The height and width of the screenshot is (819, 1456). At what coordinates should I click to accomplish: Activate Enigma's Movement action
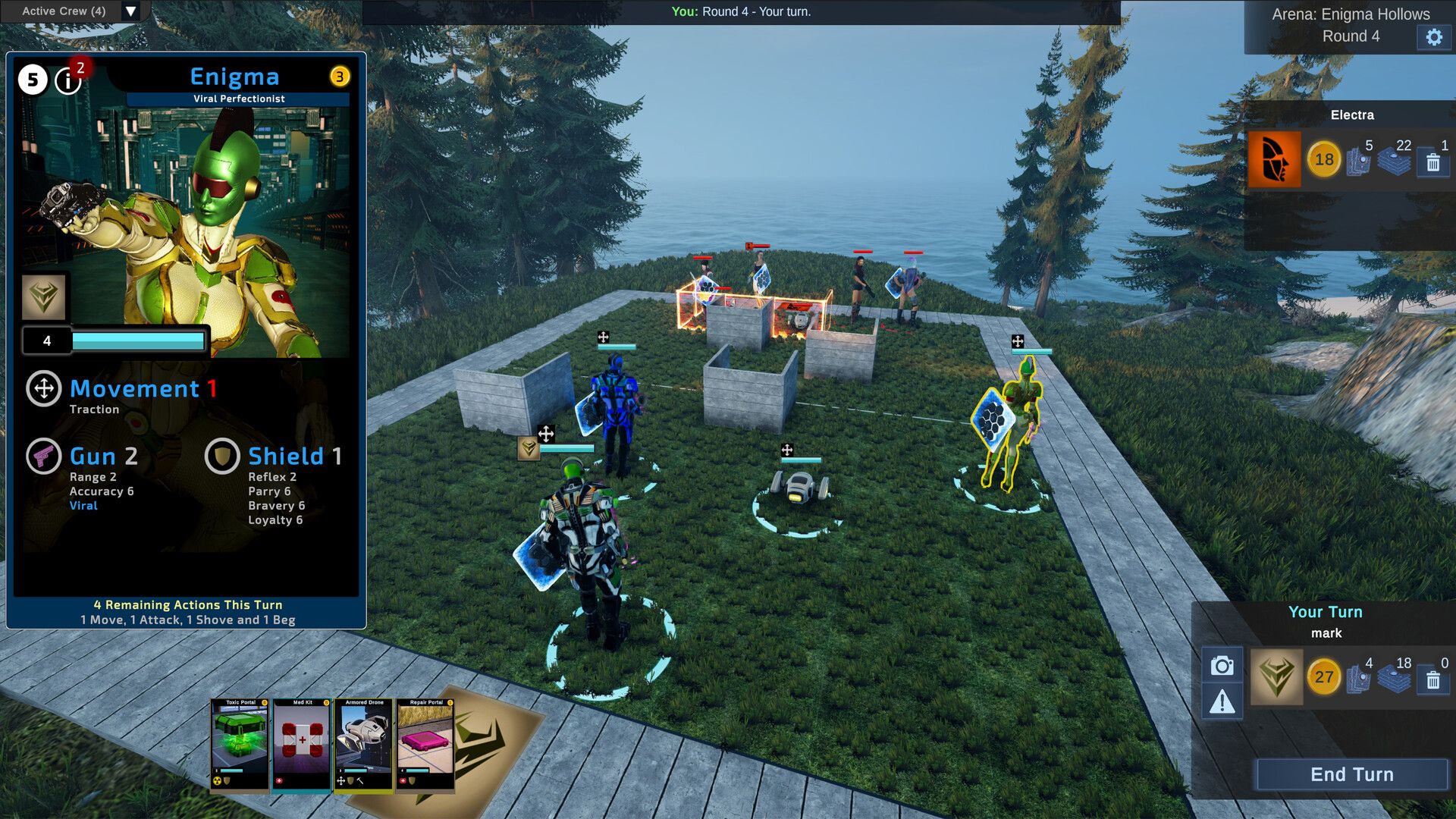point(44,388)
